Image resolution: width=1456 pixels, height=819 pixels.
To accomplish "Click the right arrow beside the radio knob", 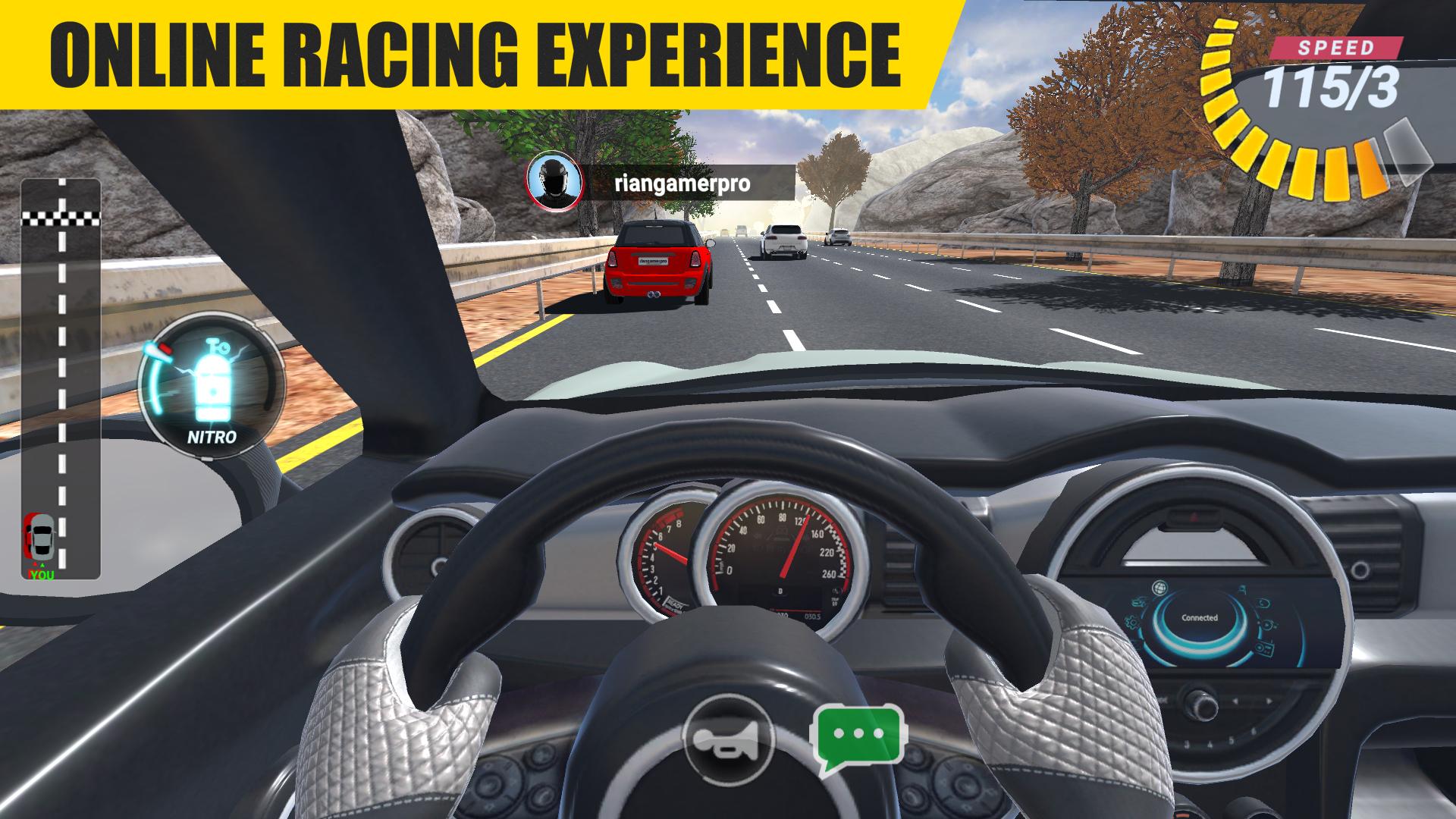I will pyautogui.click(x=1269, y=700).
